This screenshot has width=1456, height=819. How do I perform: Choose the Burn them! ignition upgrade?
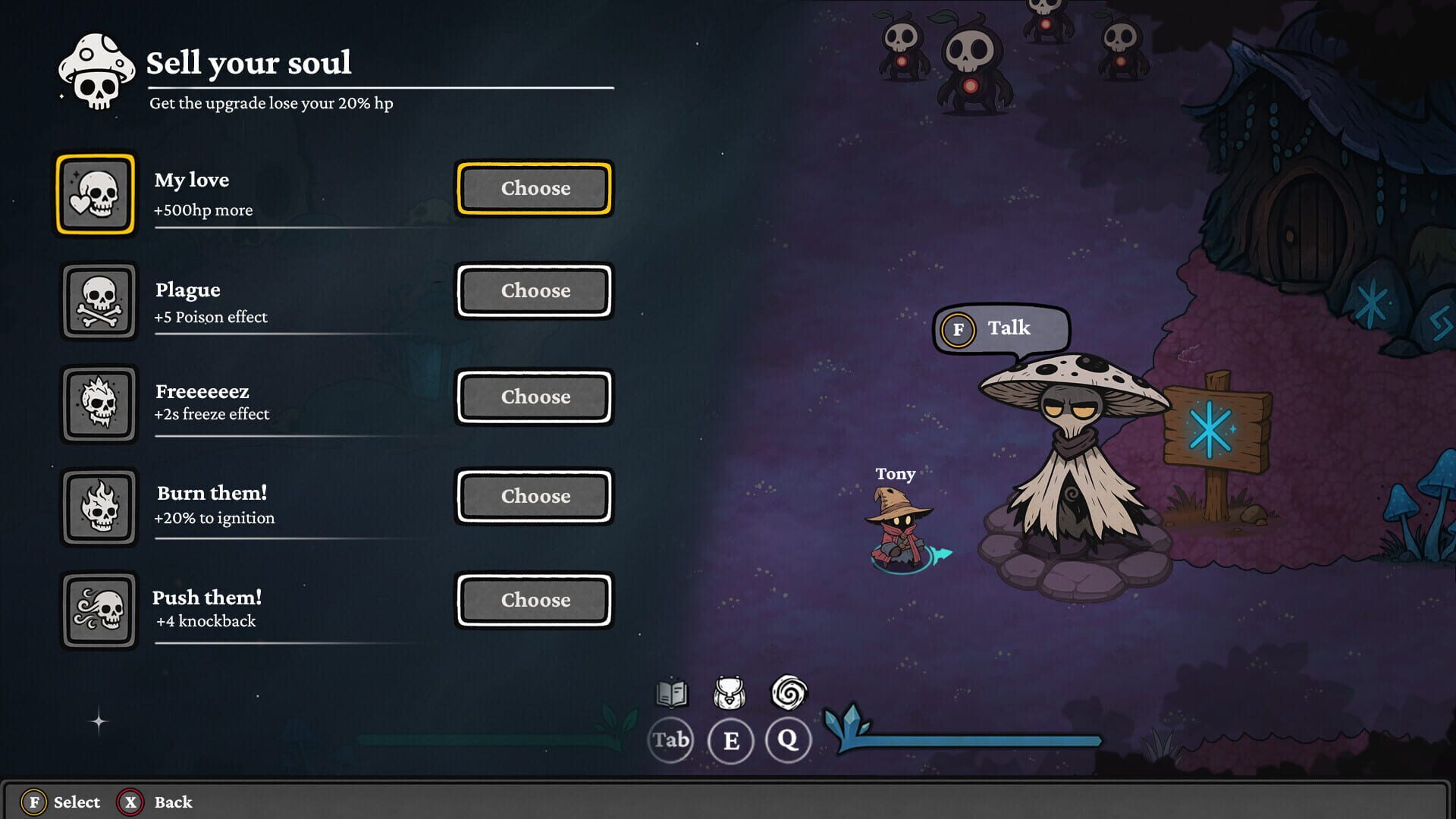coord(535,496)
